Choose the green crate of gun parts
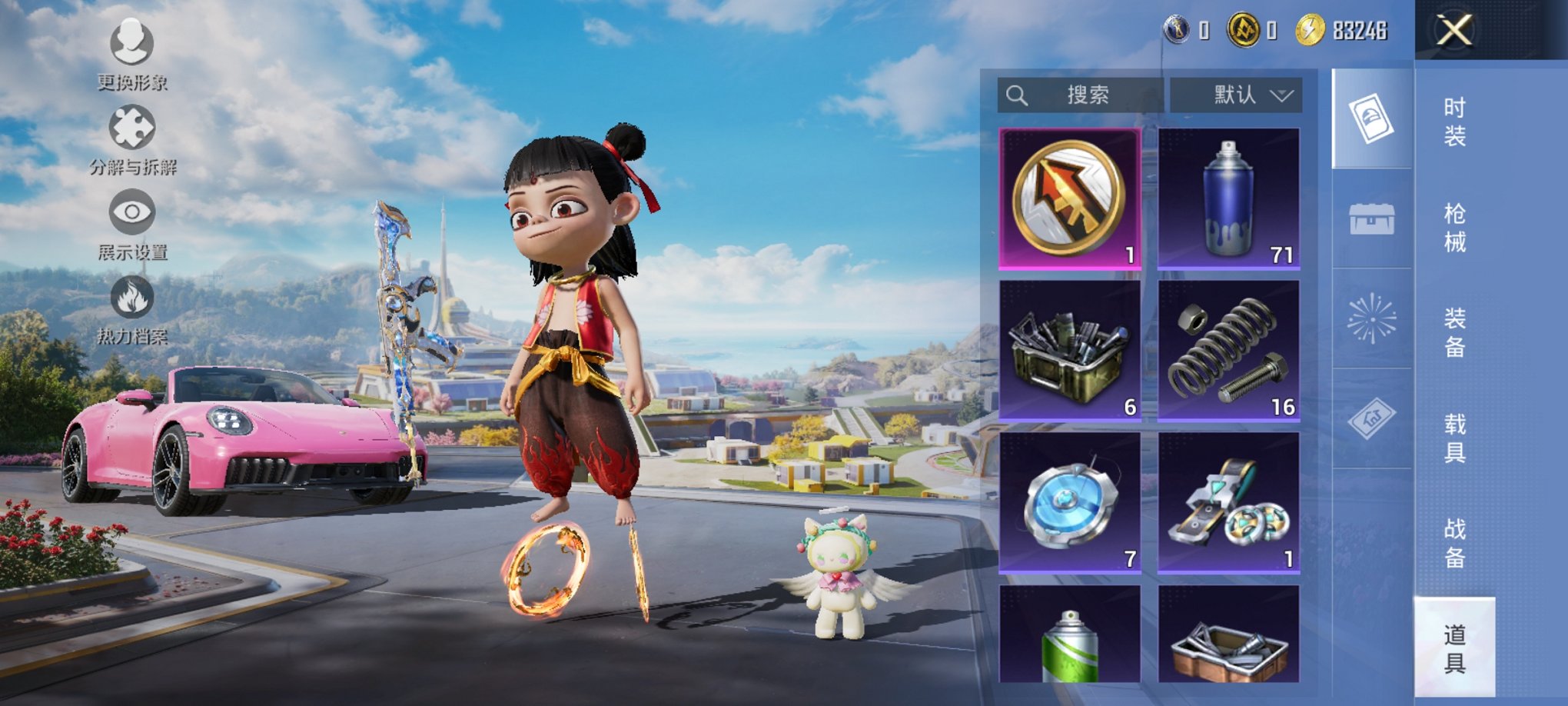 pos(1069,350)
